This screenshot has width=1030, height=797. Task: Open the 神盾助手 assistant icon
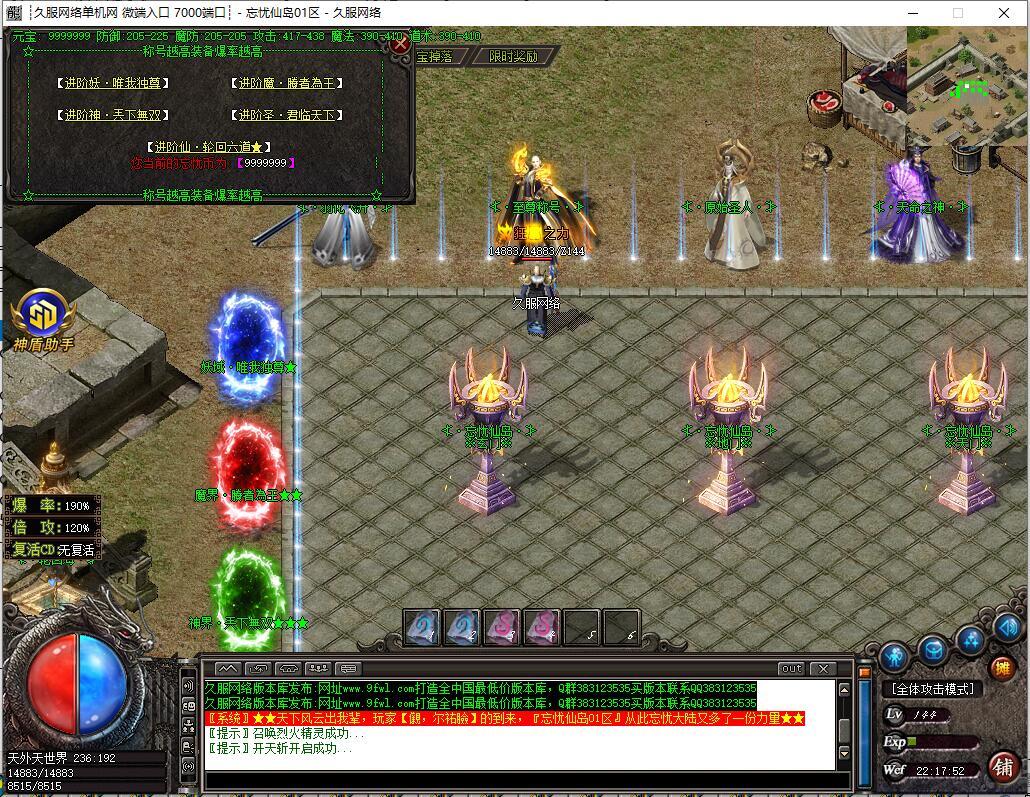(43, 315)
